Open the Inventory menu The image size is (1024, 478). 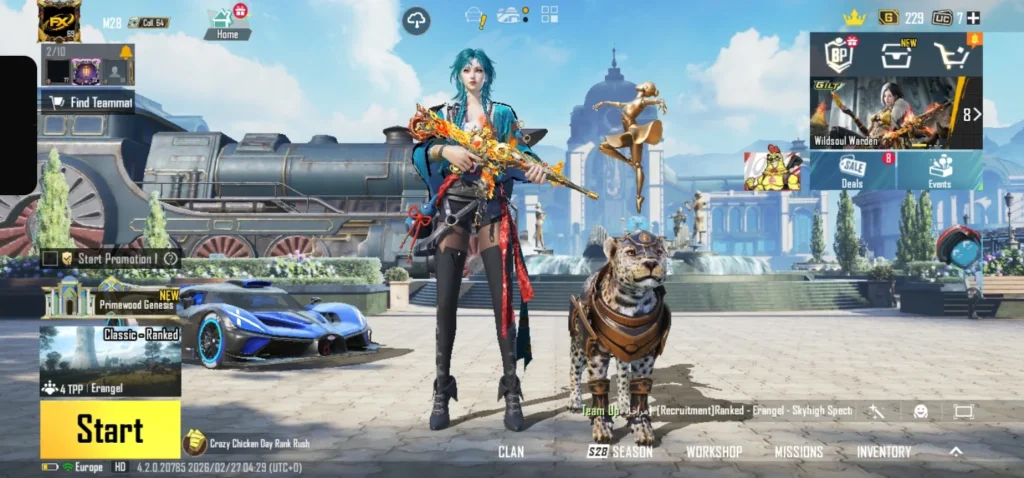pos(884,452)
